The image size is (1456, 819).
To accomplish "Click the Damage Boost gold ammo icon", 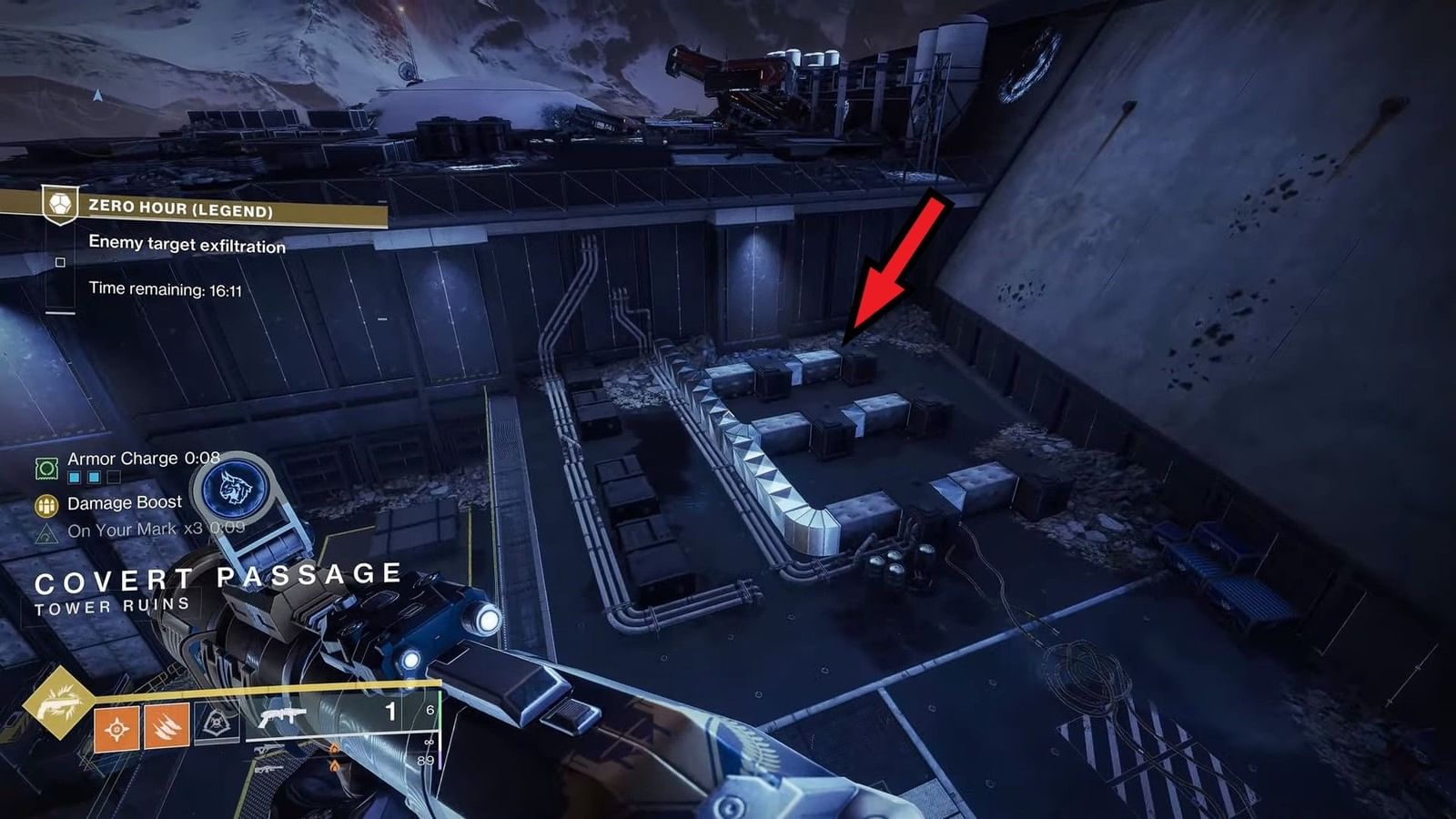I will pos(45,506).
